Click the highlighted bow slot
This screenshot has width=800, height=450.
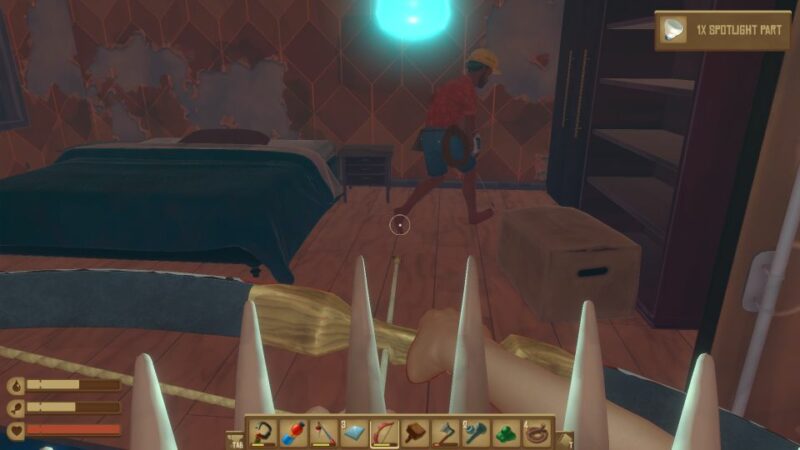point(384,433)
